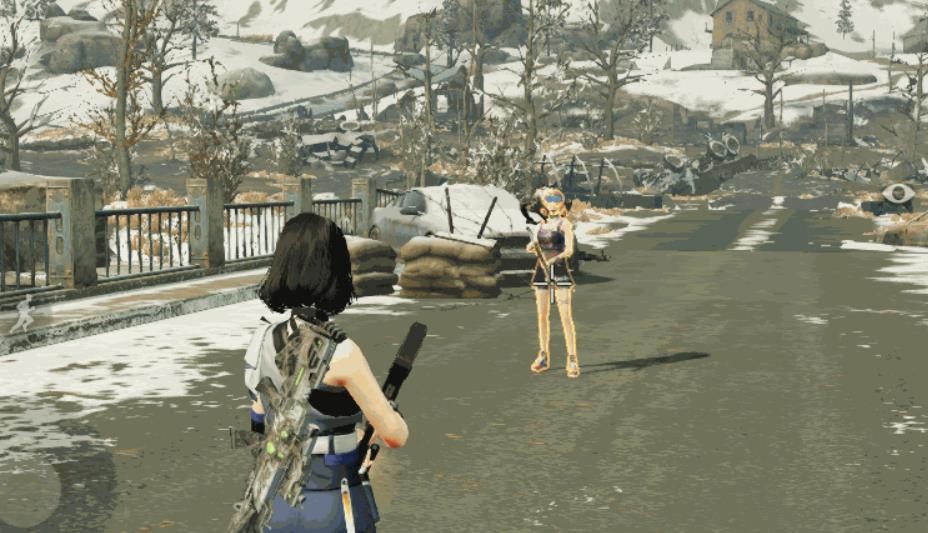
Task: Tap the translucent virtual joystick circle
Action: click(x=27, y=493)
